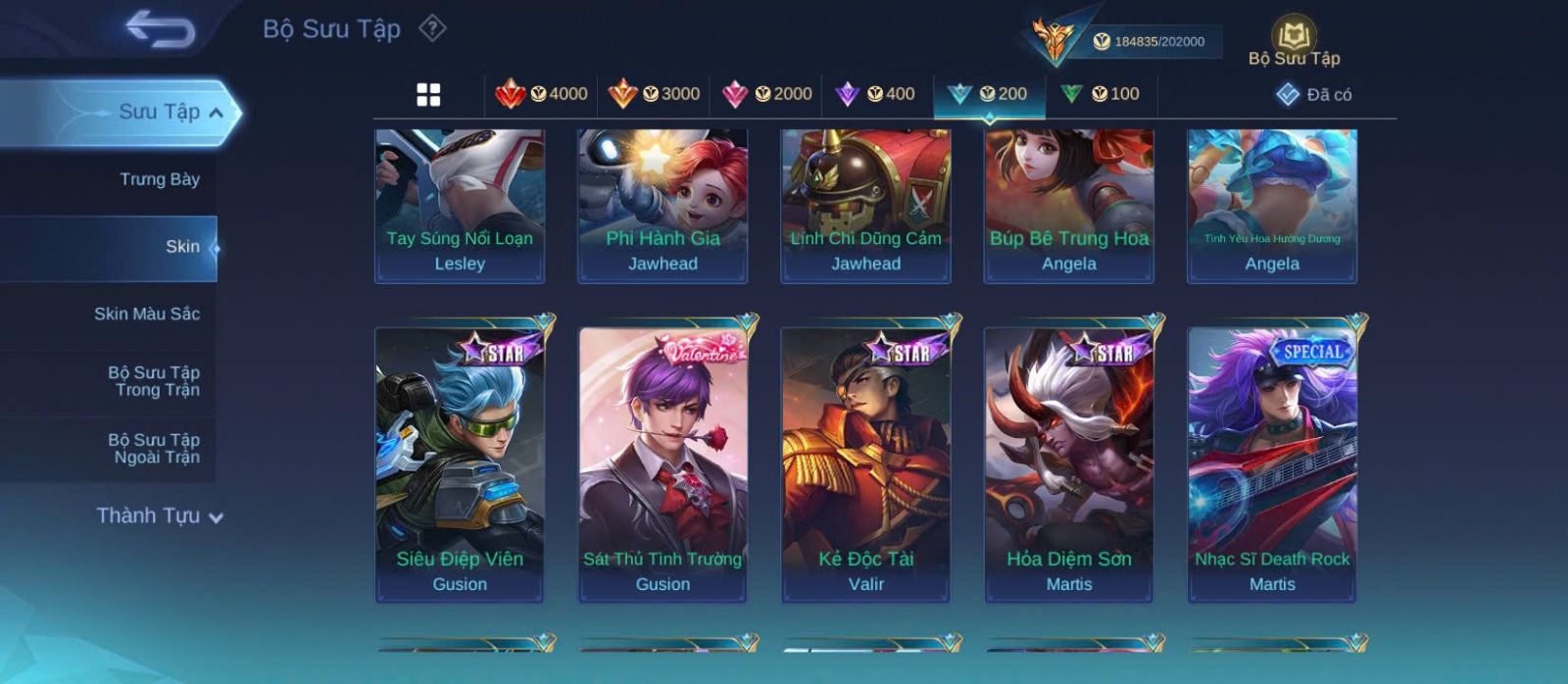The width and height of the screenshot is (1568, 684).
Task: Open Skin Màu Sắc section
Action: 147,314
